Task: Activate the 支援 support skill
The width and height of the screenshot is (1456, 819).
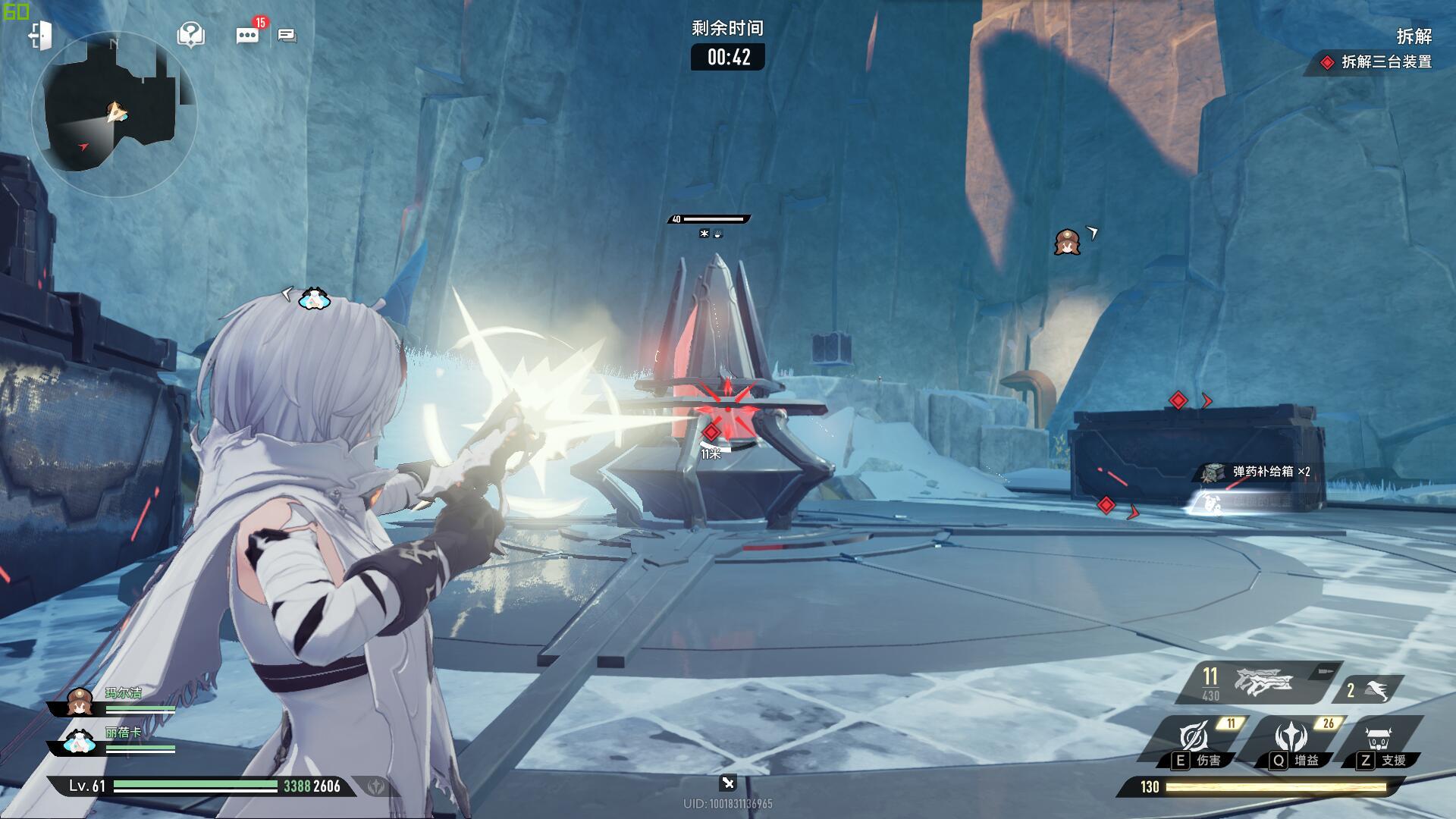Action: click(1382, 741)
